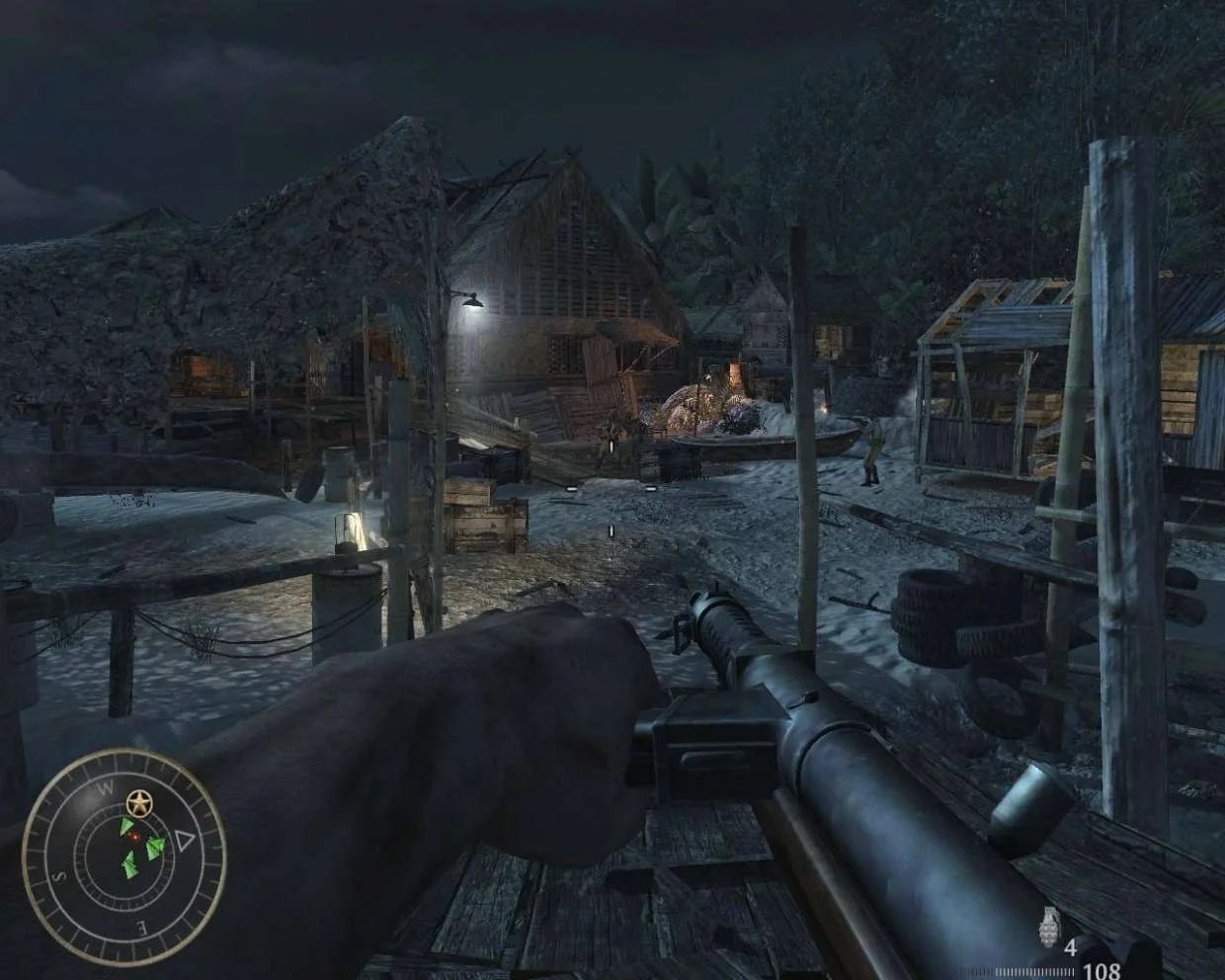This screenshot has width=1225, height=980.
Task: Click the frag grenade icon
Action: pos(1046,929)
